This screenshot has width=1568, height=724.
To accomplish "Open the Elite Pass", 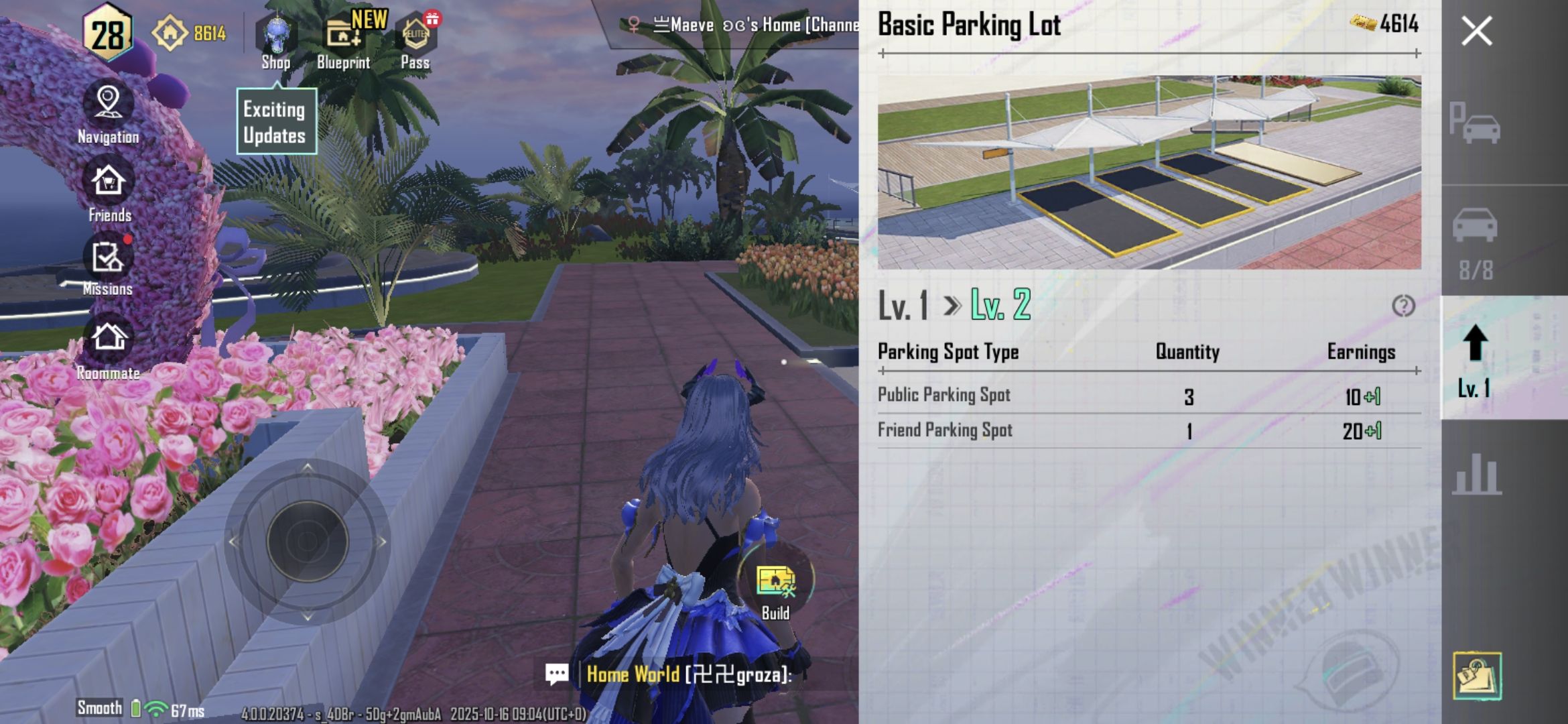I will tap(415, 42).
